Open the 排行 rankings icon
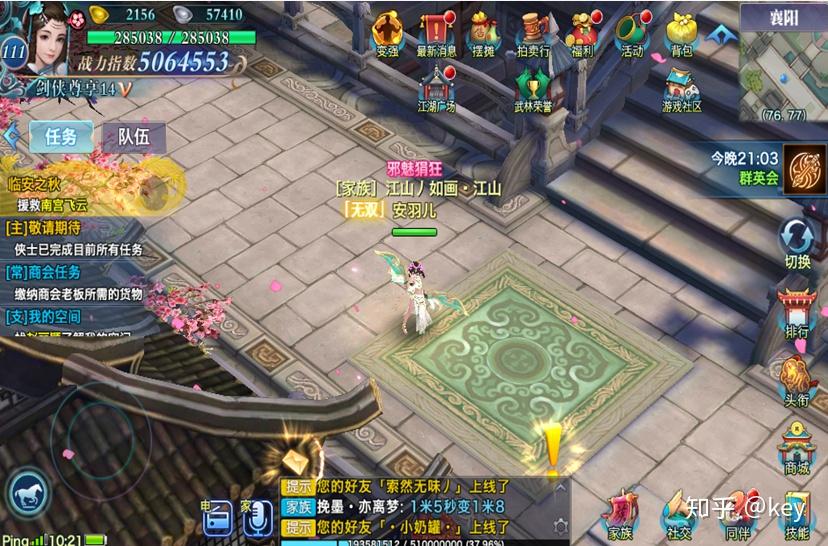This screenshot has height=546, width=828. coord(797,313)
